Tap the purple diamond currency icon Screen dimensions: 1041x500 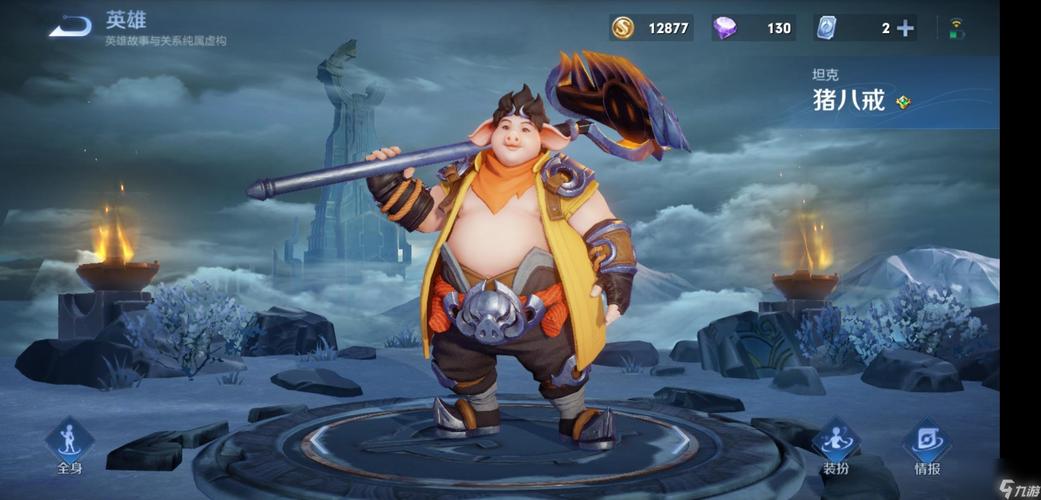pos(725,28)
